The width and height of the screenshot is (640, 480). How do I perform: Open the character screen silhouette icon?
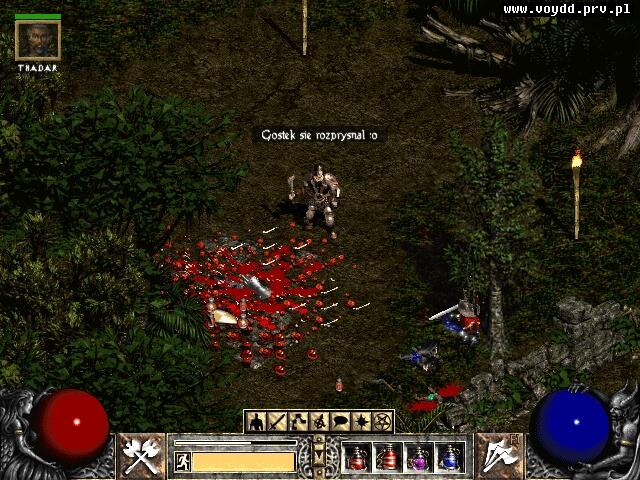257,422
